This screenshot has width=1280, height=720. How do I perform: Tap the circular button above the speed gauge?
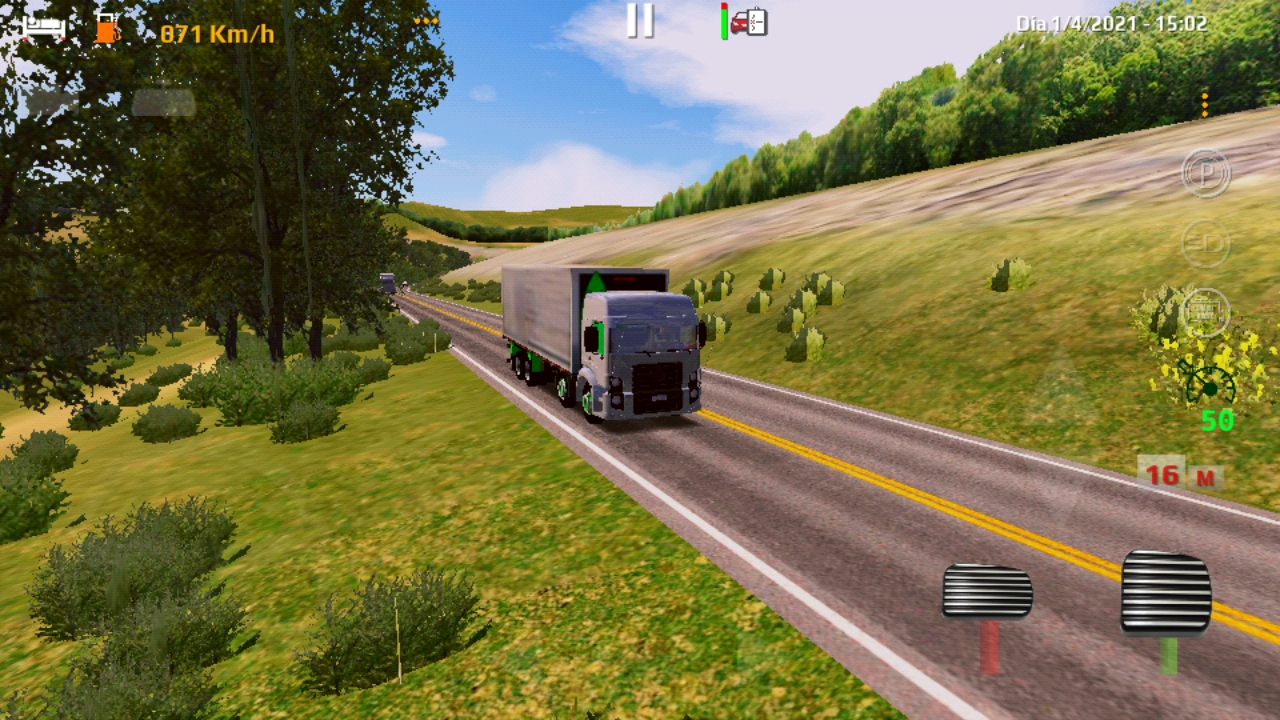tap(1205, 313)
